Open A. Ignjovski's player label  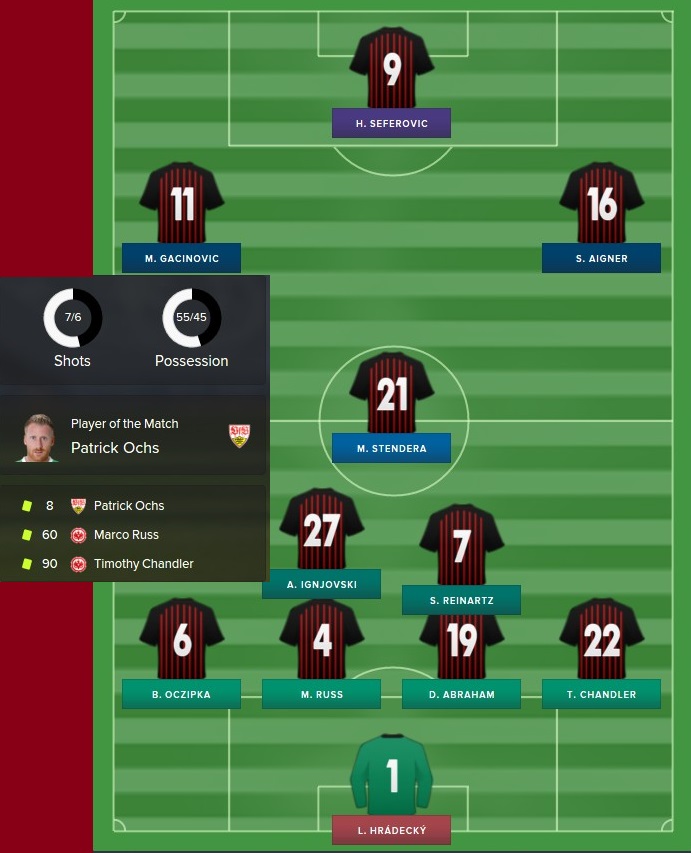pos(321,584)
